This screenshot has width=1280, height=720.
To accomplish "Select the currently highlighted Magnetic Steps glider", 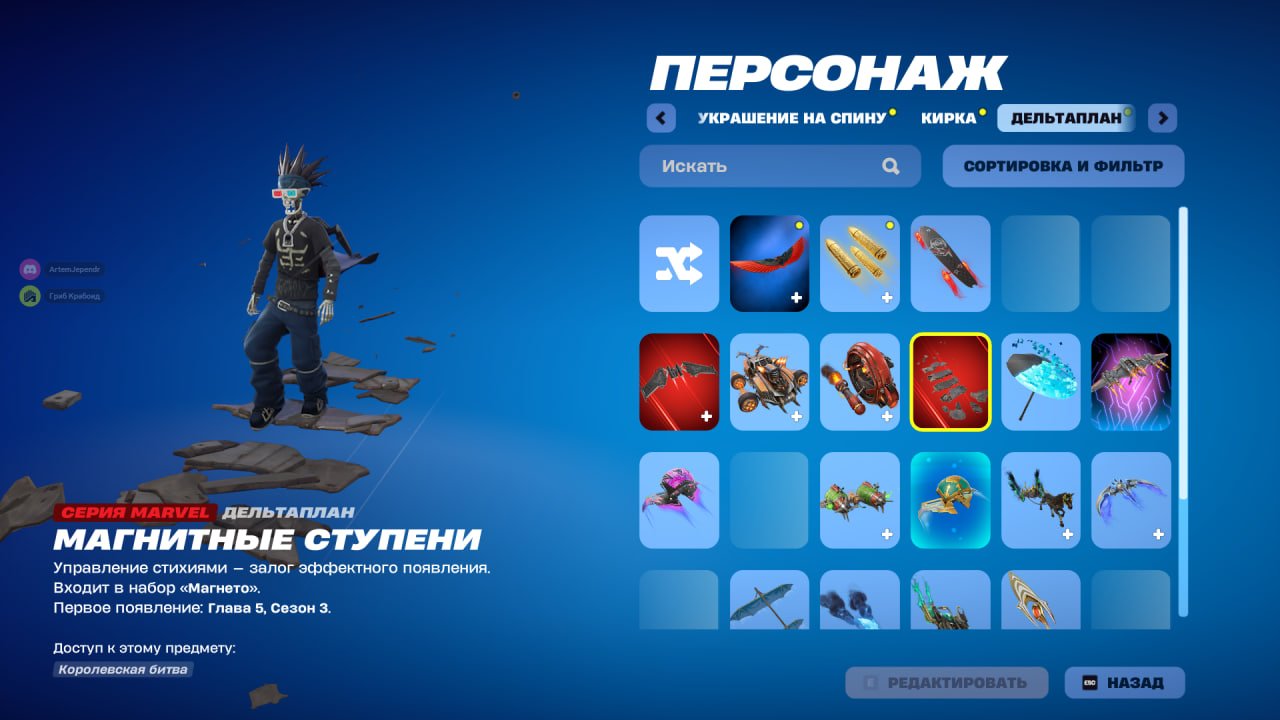I will (950, 381).
